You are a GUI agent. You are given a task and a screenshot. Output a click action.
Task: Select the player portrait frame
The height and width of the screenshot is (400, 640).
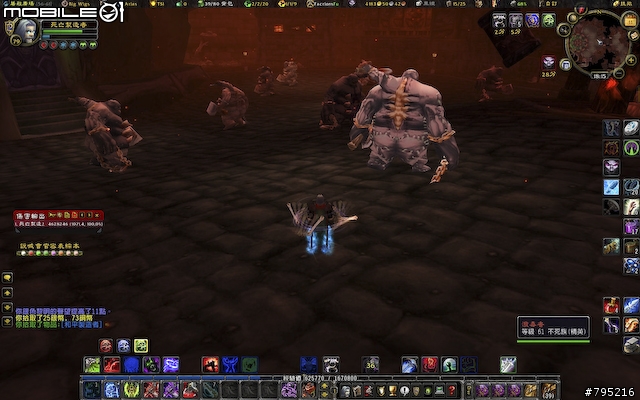tap(24, 32)
